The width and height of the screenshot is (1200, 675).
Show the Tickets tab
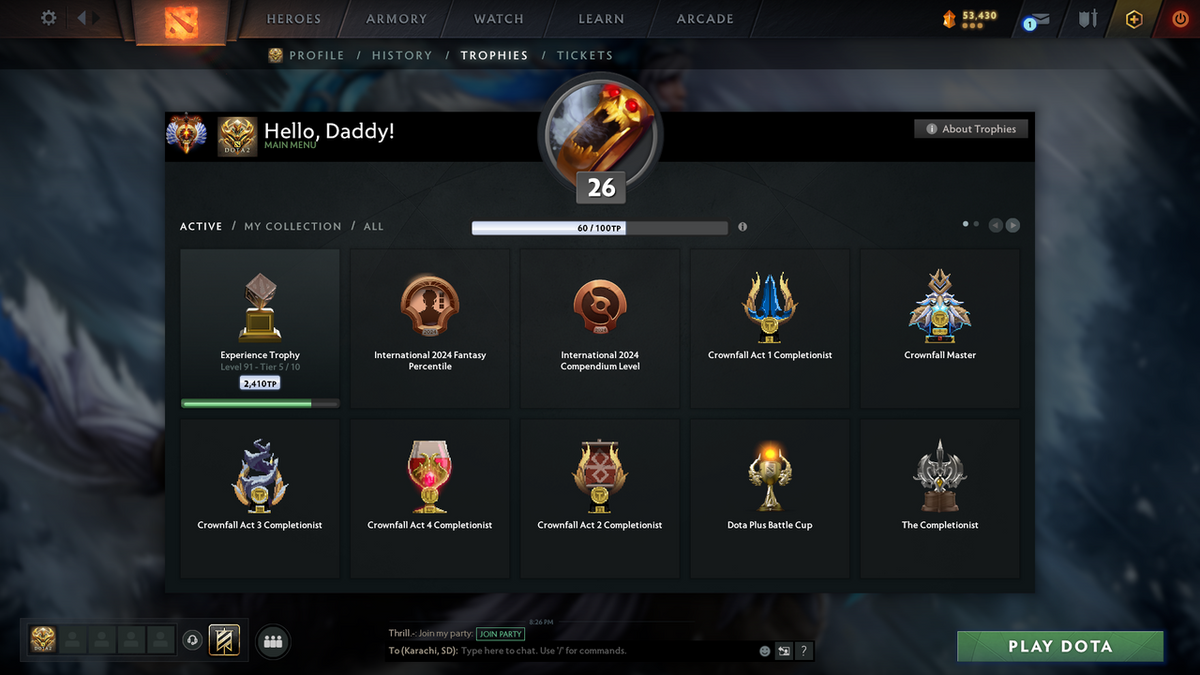coord(585,56)
